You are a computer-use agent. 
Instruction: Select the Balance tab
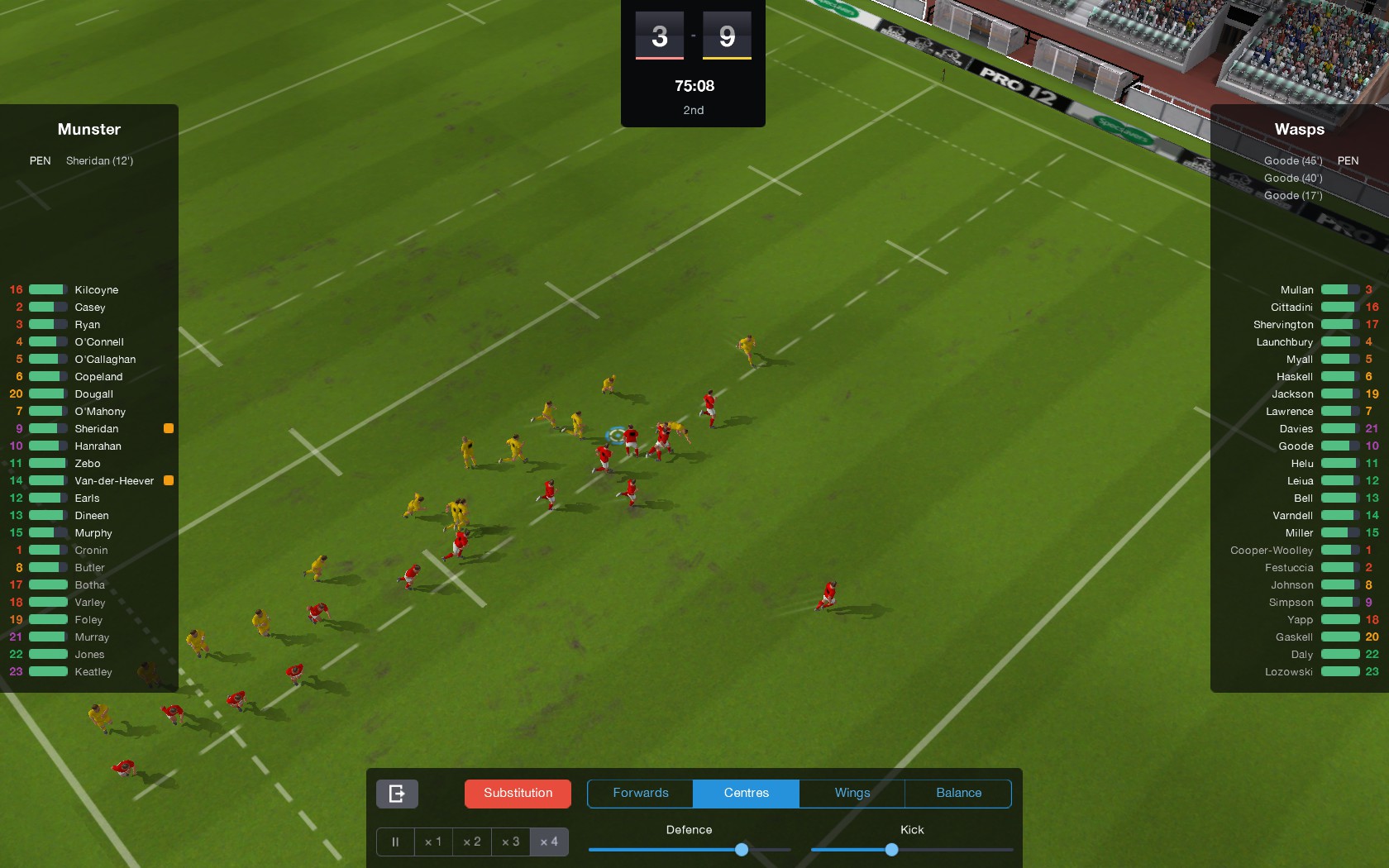point(957,793)
